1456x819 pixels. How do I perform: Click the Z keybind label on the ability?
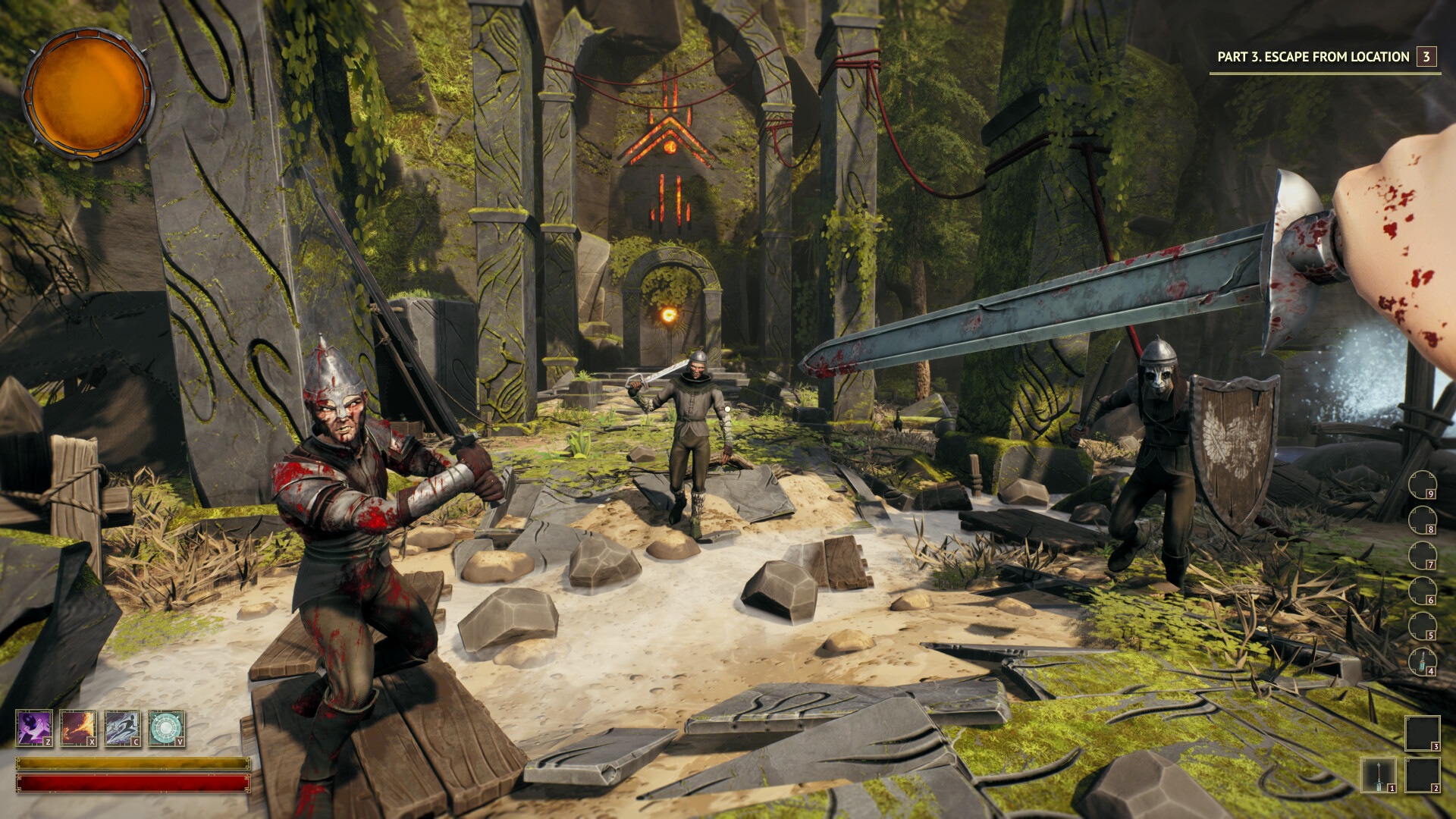click(x=48, y=742)
